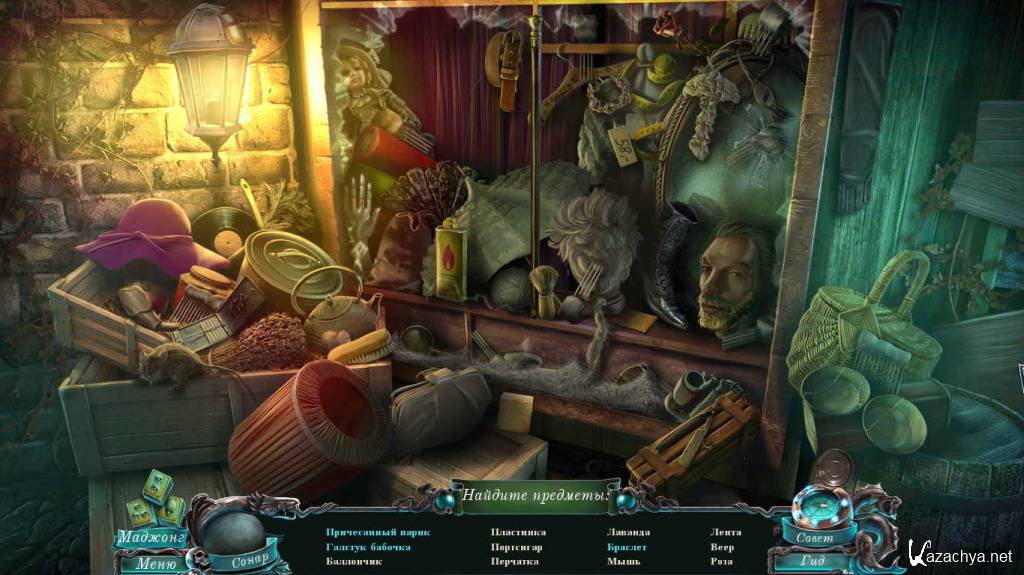Switch to the Маджонг mahjong mode
The image size is (1024, 575).
coord(149,537)
